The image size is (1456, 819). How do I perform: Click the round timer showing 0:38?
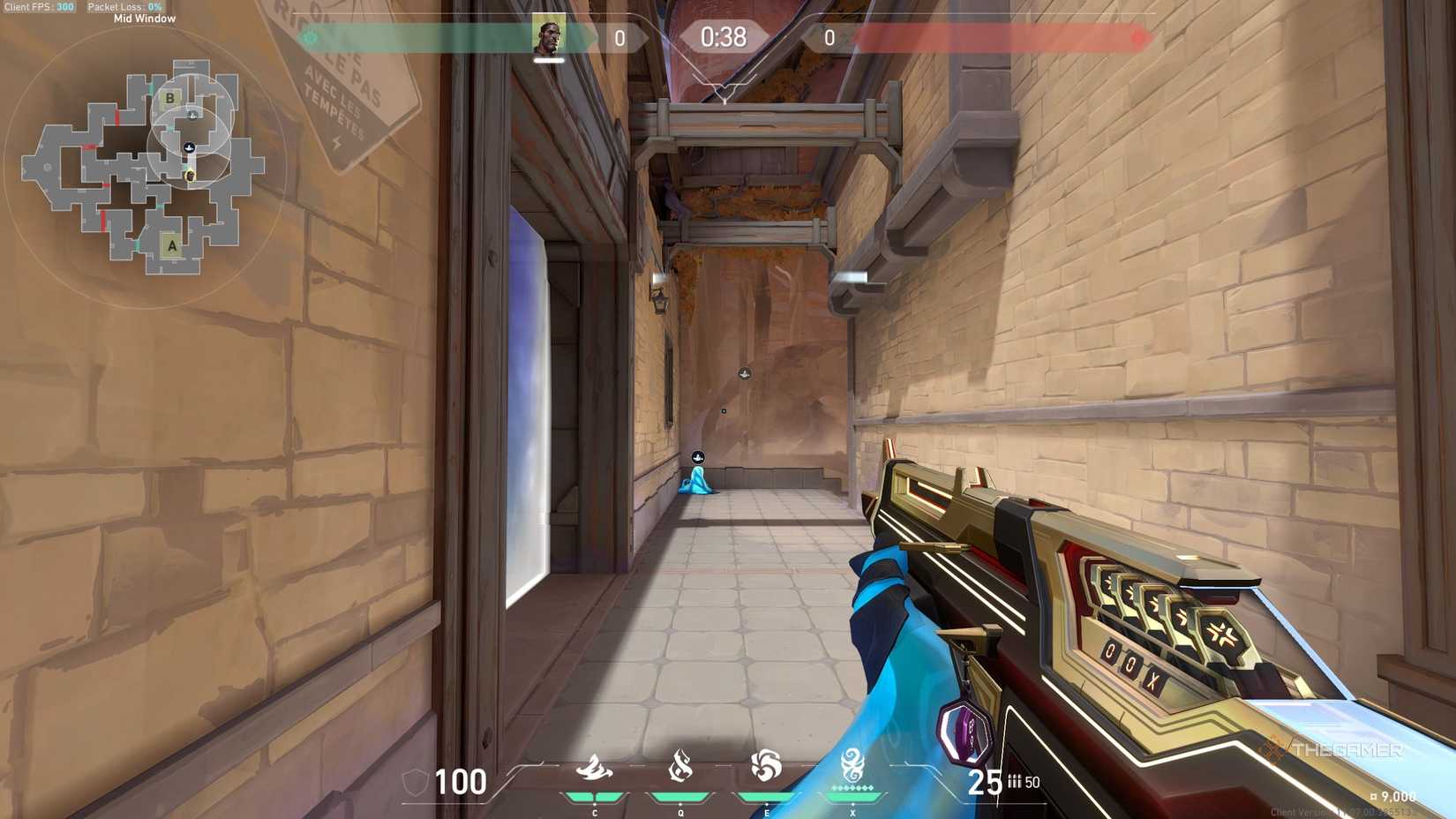pos(725,37)
